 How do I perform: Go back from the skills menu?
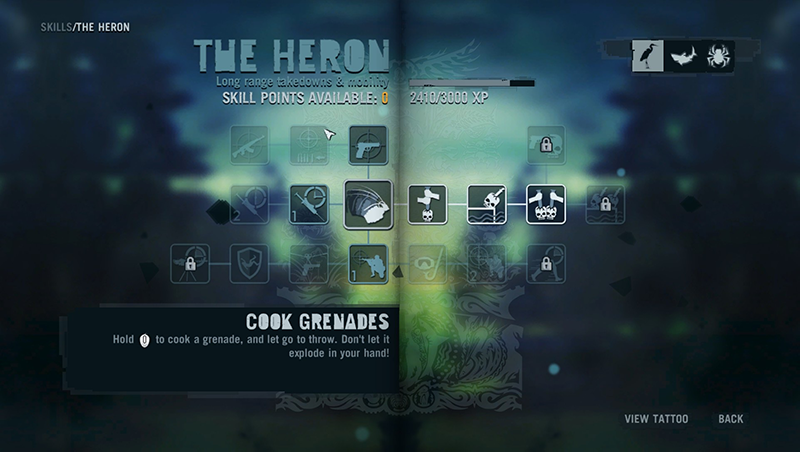coord(731,419)
